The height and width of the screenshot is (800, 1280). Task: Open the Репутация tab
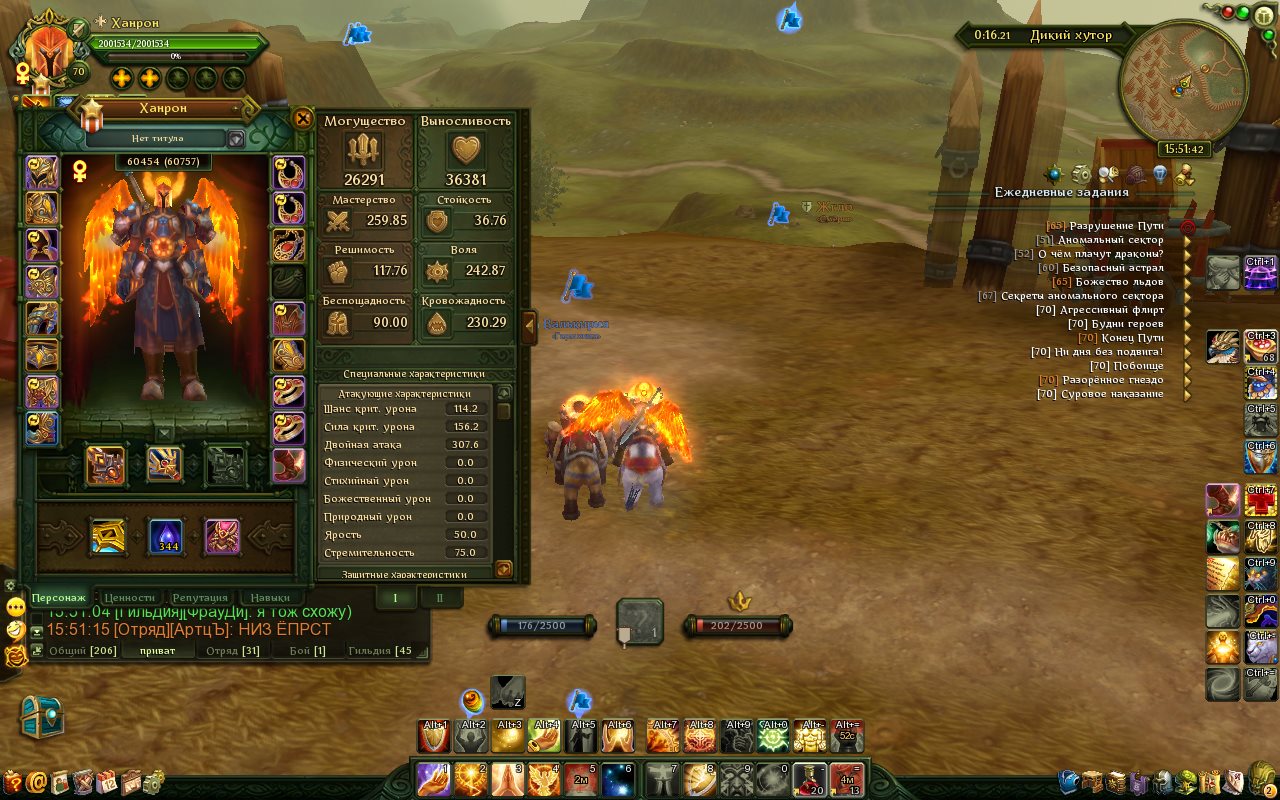[200, 597]
